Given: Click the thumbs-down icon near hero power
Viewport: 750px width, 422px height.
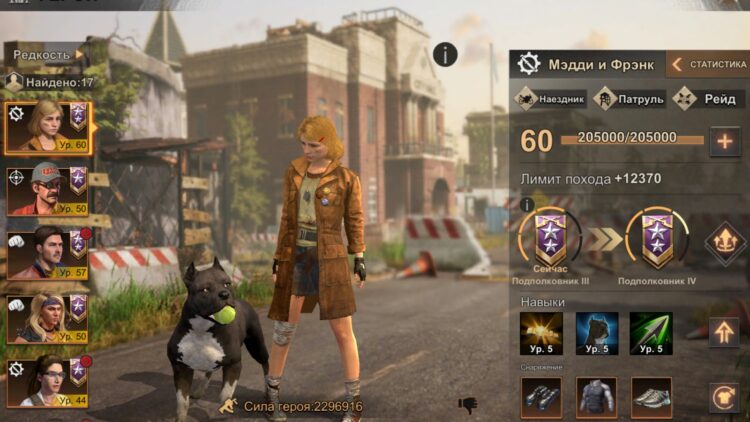Looking at the screenshot, I should point(467,405).
